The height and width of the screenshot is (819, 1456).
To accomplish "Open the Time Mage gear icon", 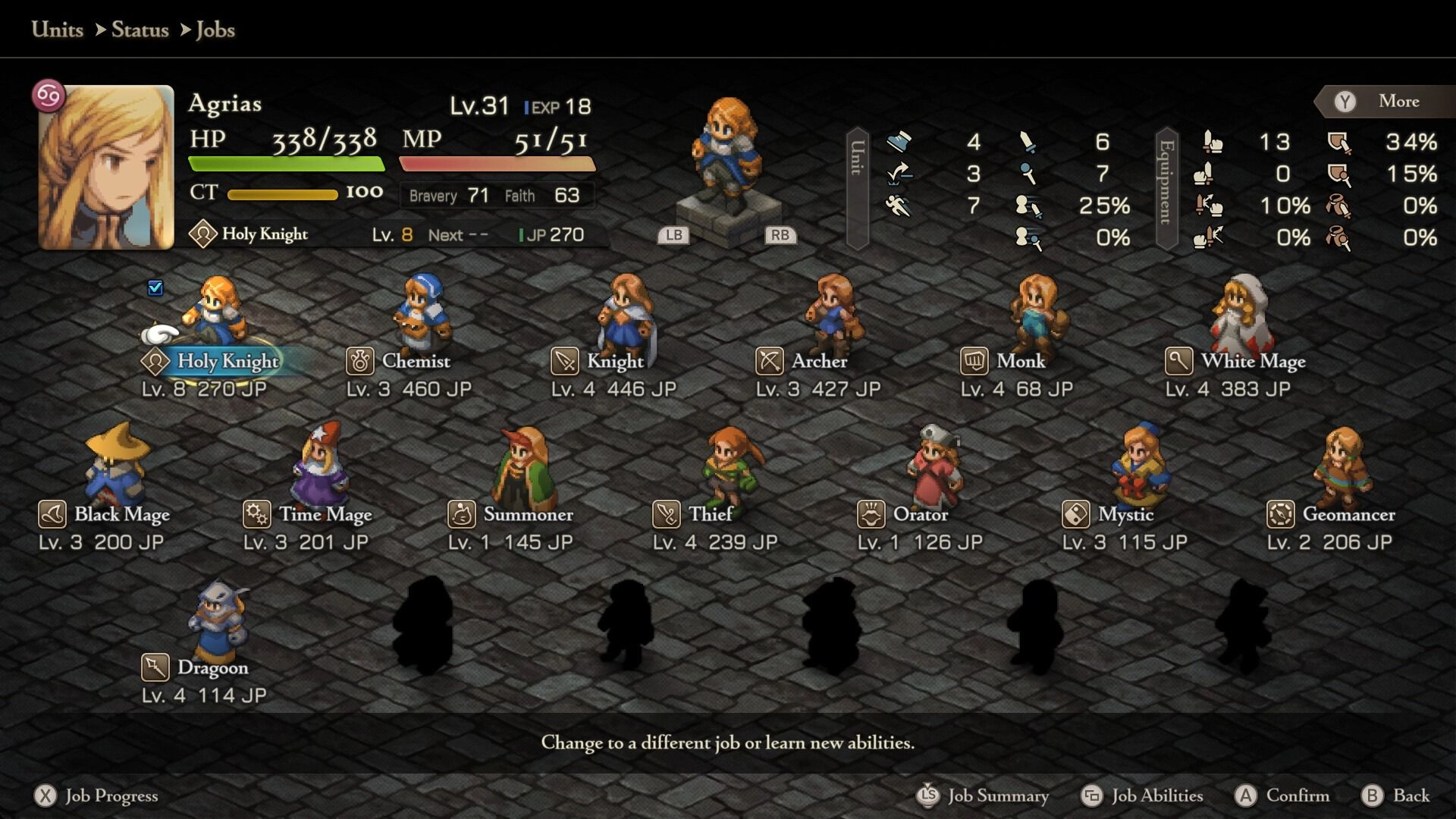I will 258,515.
